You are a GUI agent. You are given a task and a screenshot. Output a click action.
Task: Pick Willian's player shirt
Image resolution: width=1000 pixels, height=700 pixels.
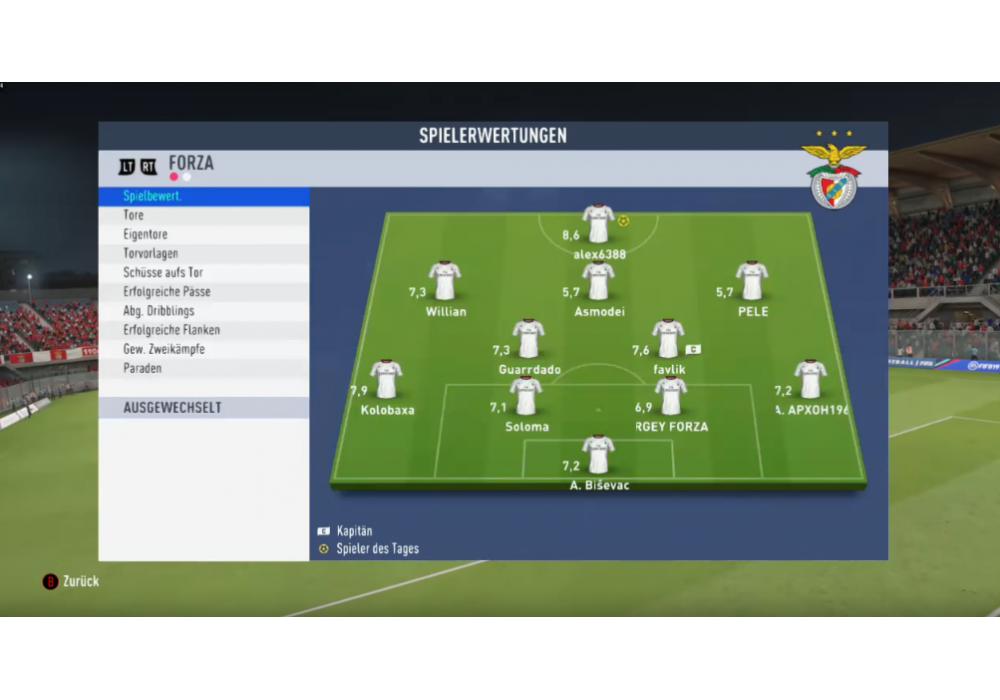coord(445,281)
